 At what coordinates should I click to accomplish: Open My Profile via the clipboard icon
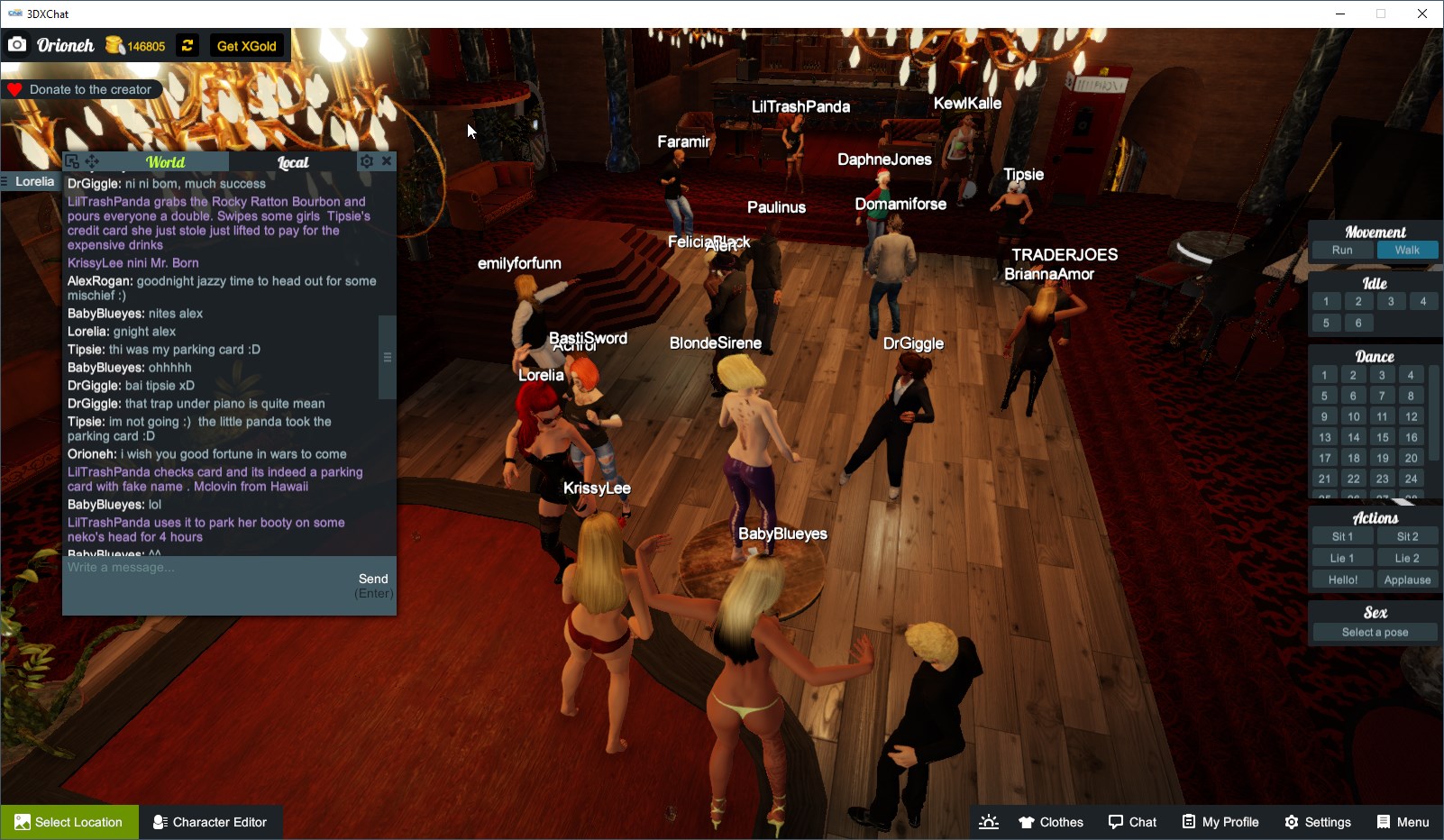coord(1220,821)
